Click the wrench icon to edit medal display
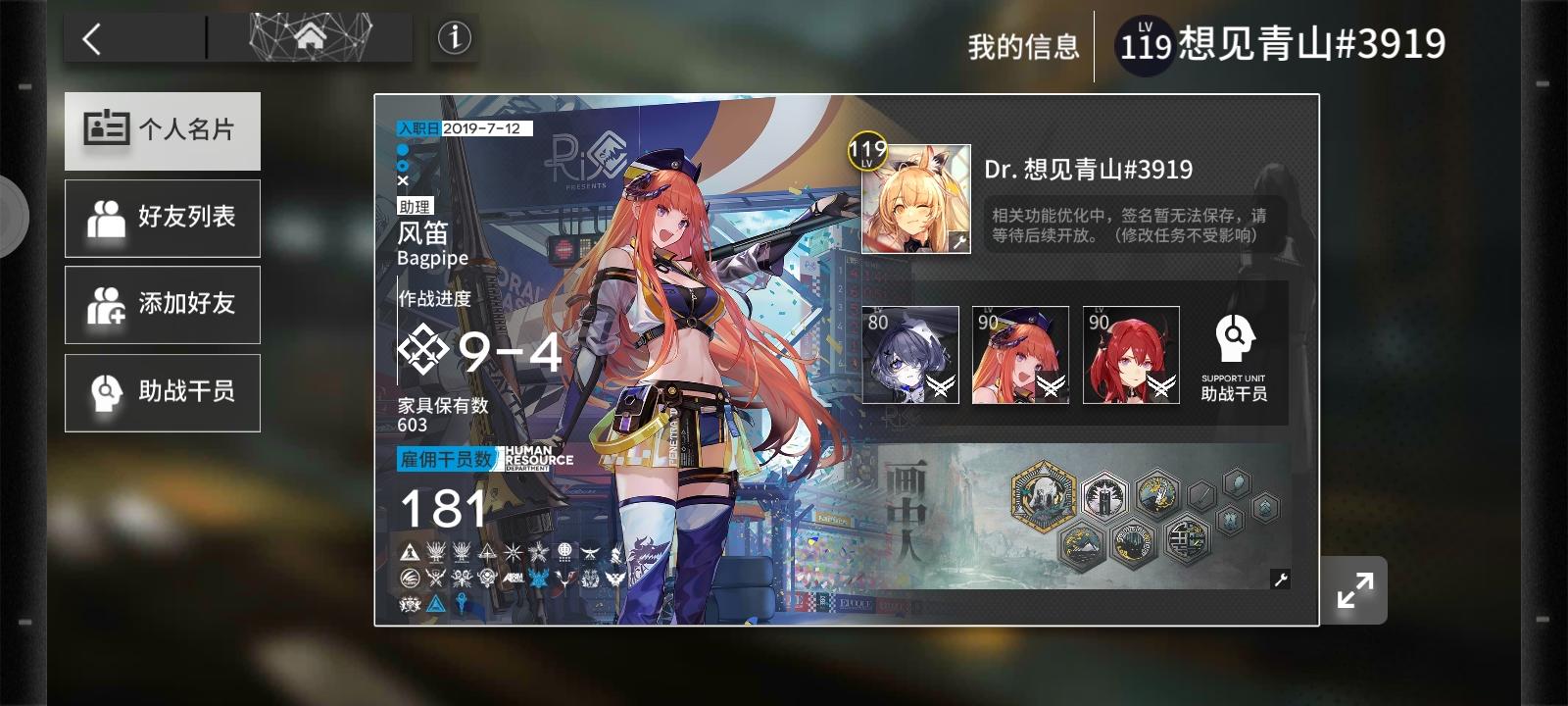 coord(1279,580)
